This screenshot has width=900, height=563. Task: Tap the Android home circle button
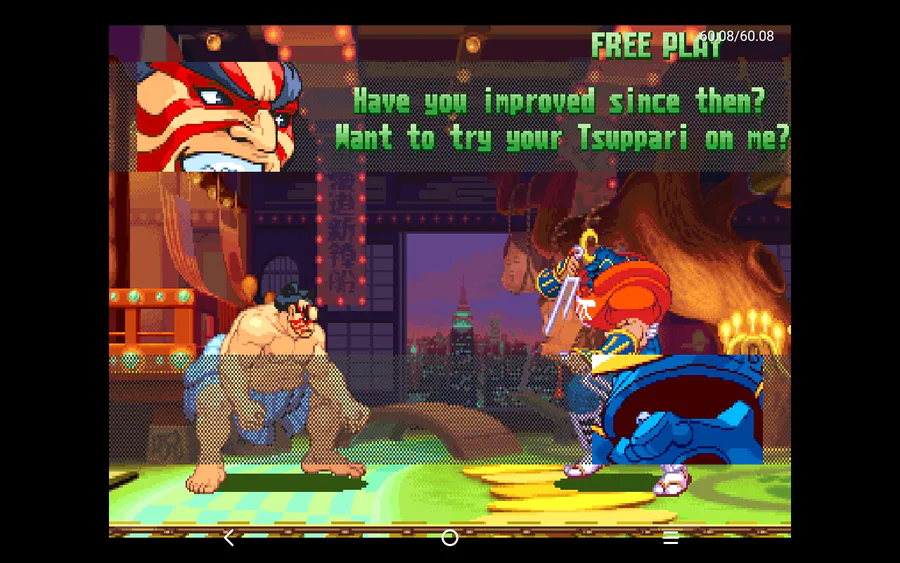click(450, 538)
